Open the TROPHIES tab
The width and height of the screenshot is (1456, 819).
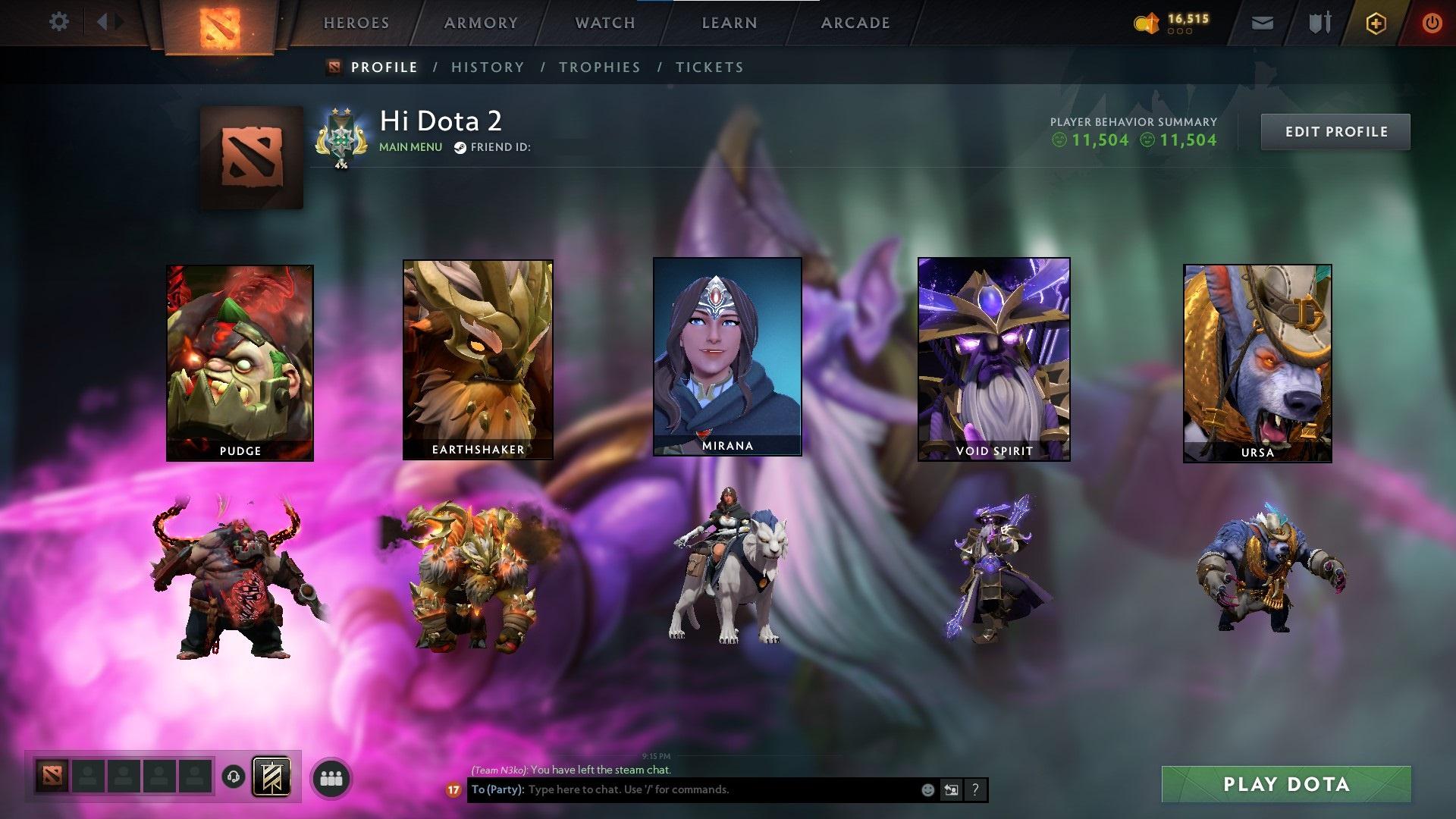click(600, 67)
